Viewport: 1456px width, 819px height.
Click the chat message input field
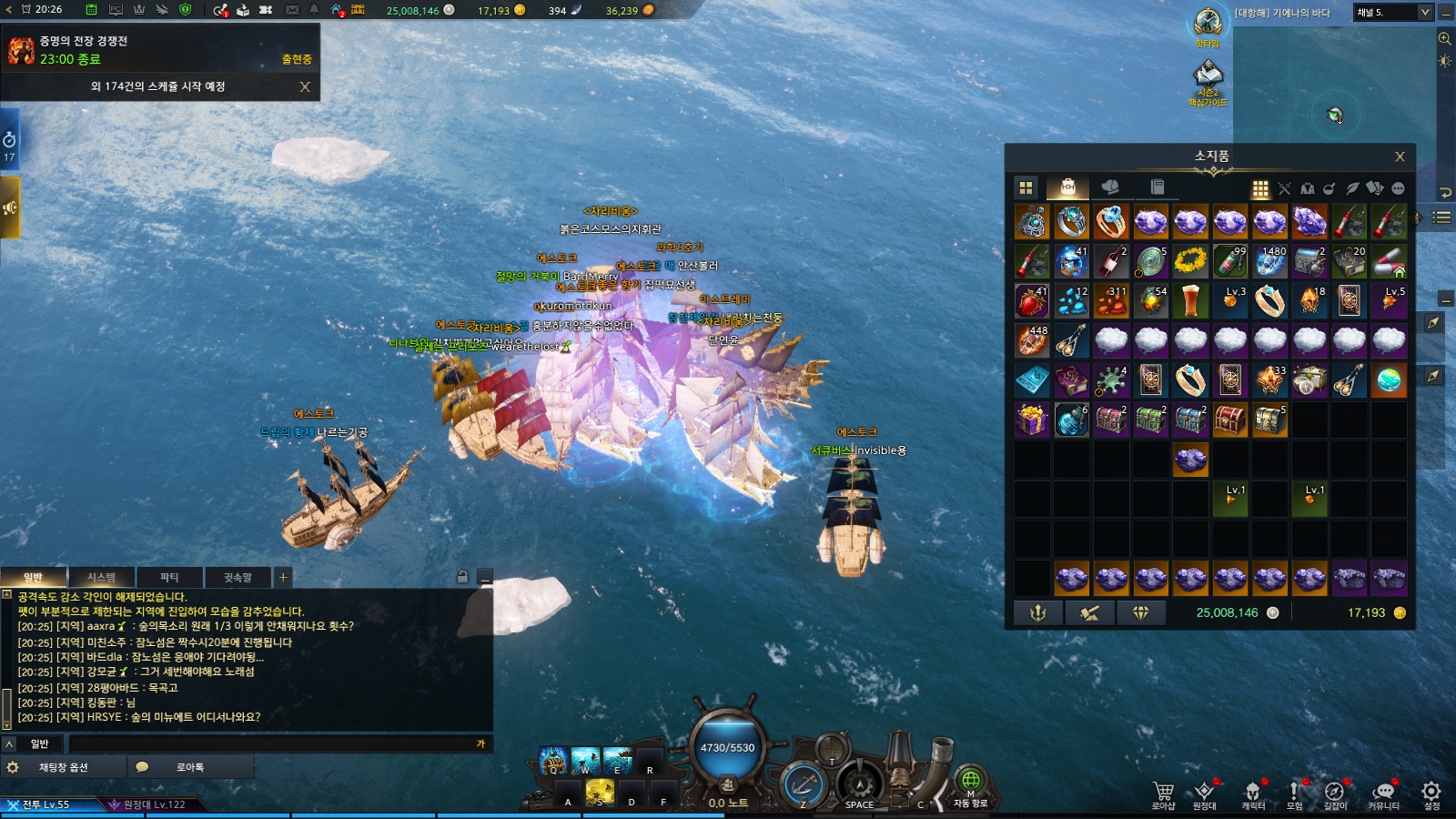(x=273, y=743)
